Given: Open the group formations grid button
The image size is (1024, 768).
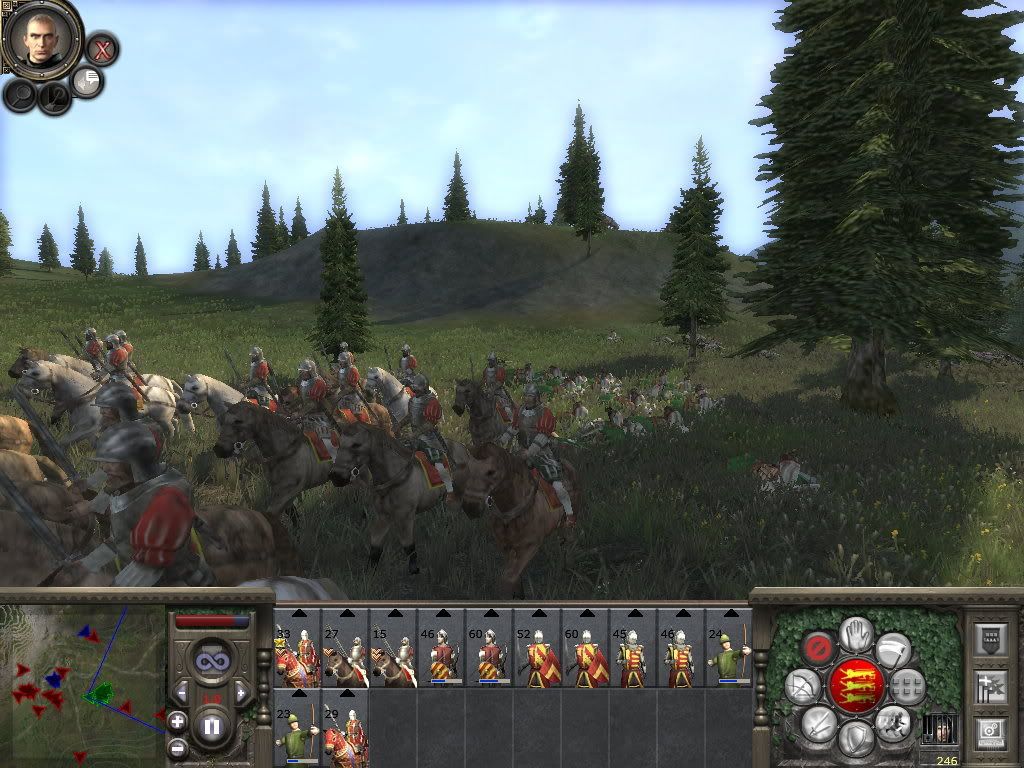Looking at the screenshot, I should [906, 686].
